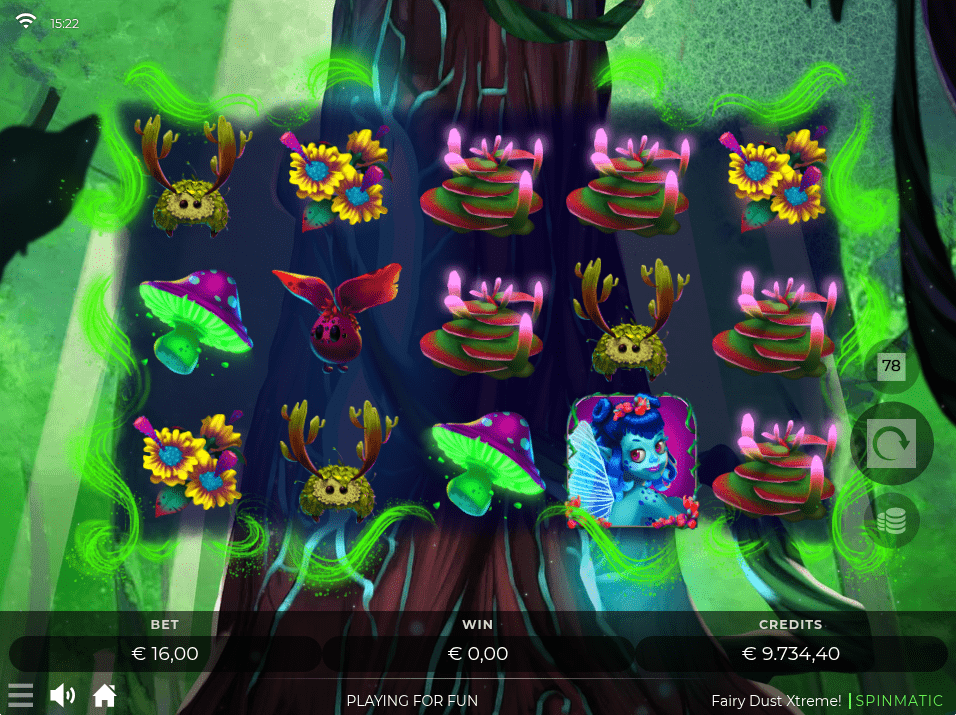Spin the reels with the circular arrow button
Image resolution: width=956 pixels, height=715 pixels.
(891, 444)
